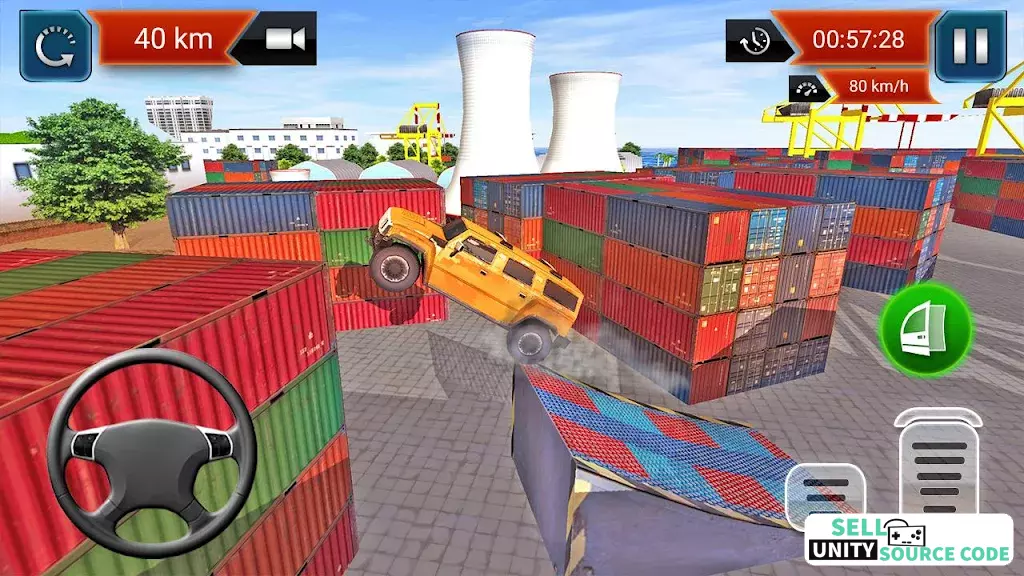Image resolution: width=1024 pixels, height=576 pixels.
Task: Hit the brake pedal
Action: 824,492
